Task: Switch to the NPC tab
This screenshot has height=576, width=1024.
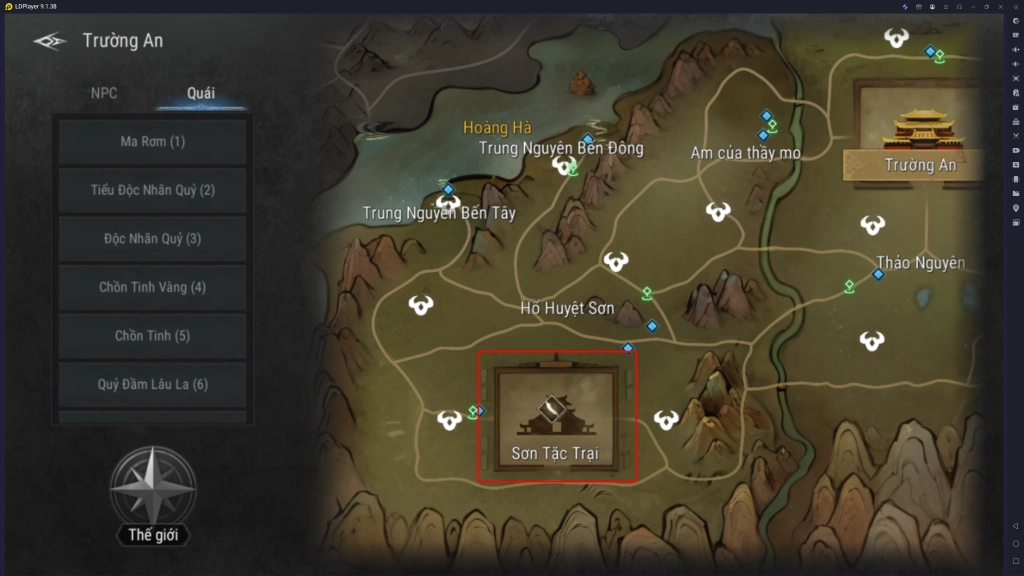Action: click(x=104, y=93)
